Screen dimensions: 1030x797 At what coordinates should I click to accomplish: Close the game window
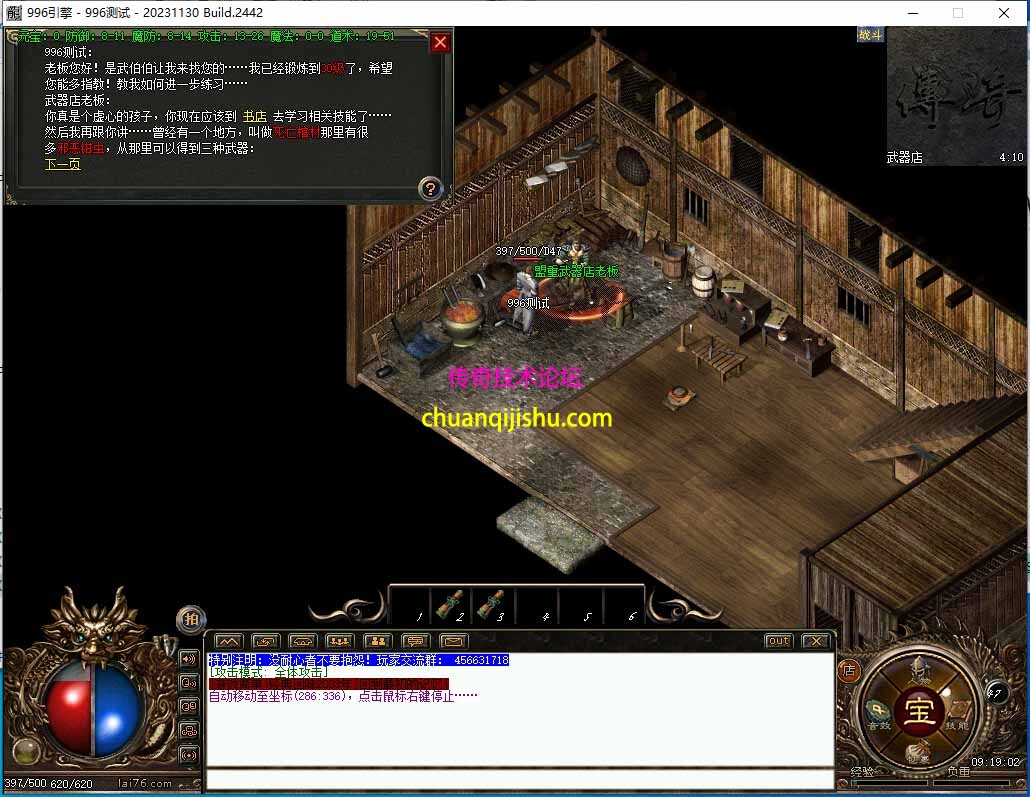click(x=1003, y=13)
